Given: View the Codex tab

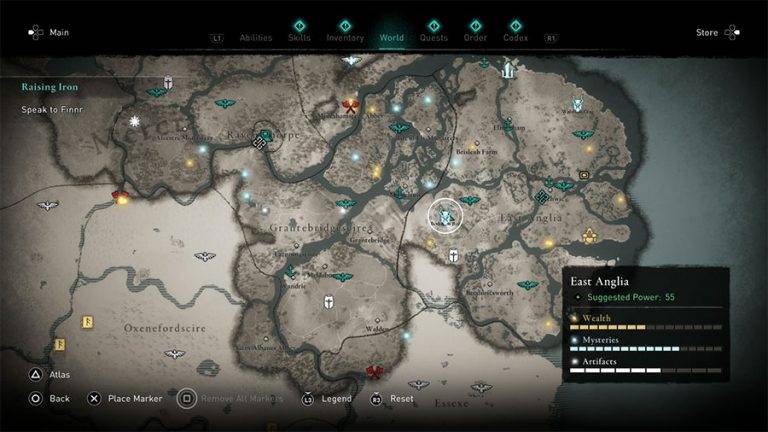Looking at the screenshot, I should tap(516, 38).
